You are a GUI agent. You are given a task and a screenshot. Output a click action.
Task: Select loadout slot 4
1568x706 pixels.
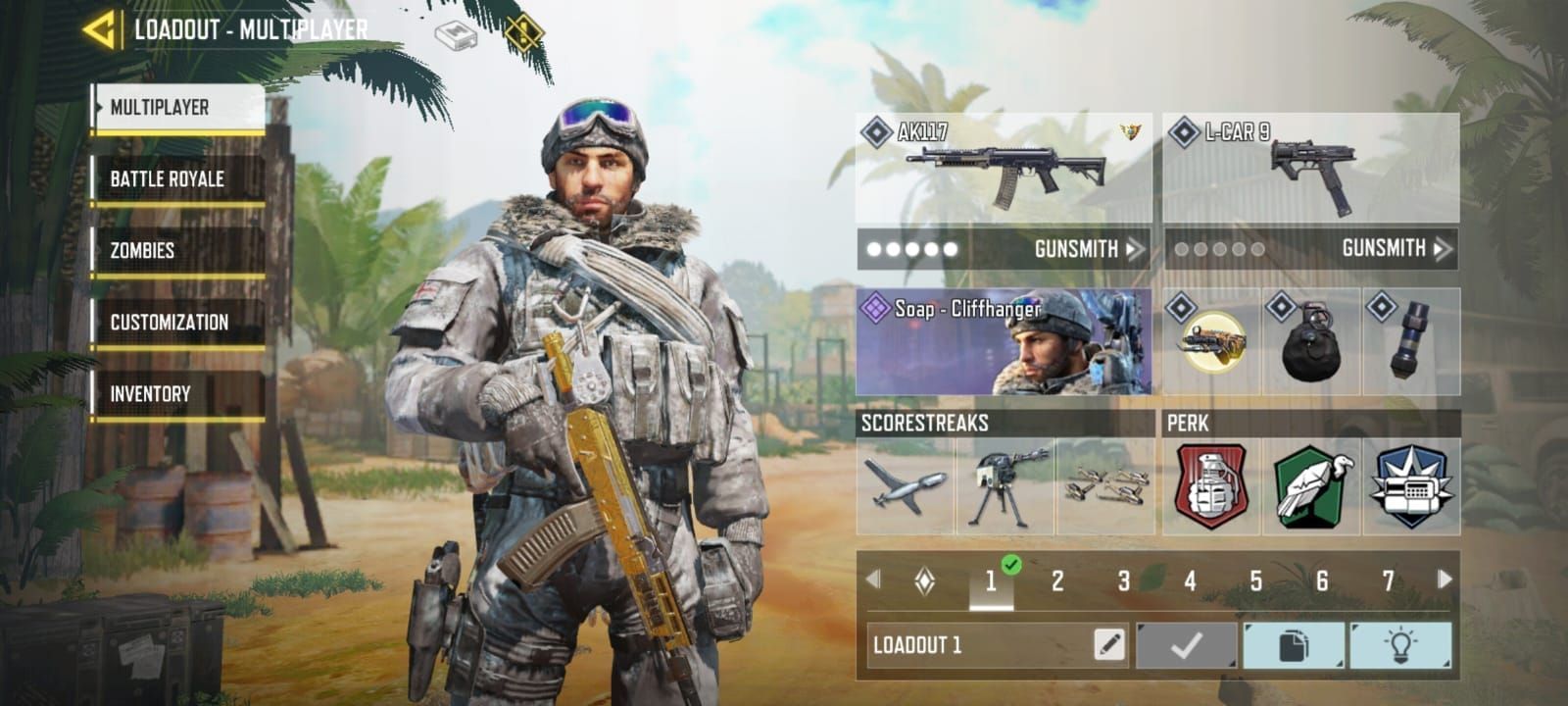1190,581
